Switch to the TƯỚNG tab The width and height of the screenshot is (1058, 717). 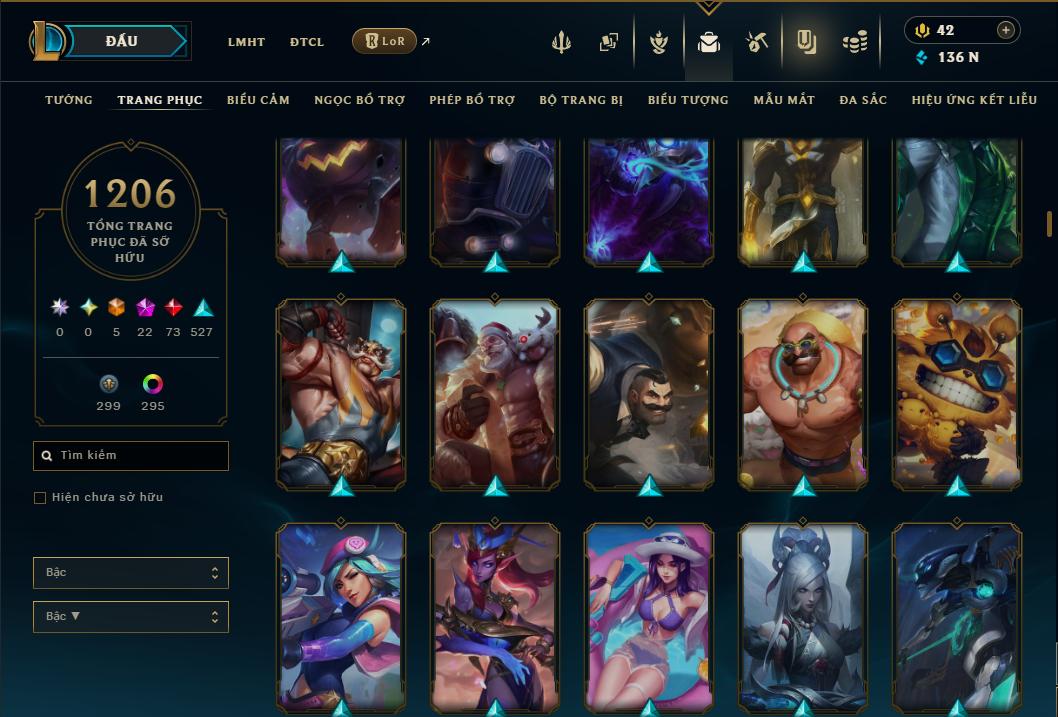[x=69, y=100]
